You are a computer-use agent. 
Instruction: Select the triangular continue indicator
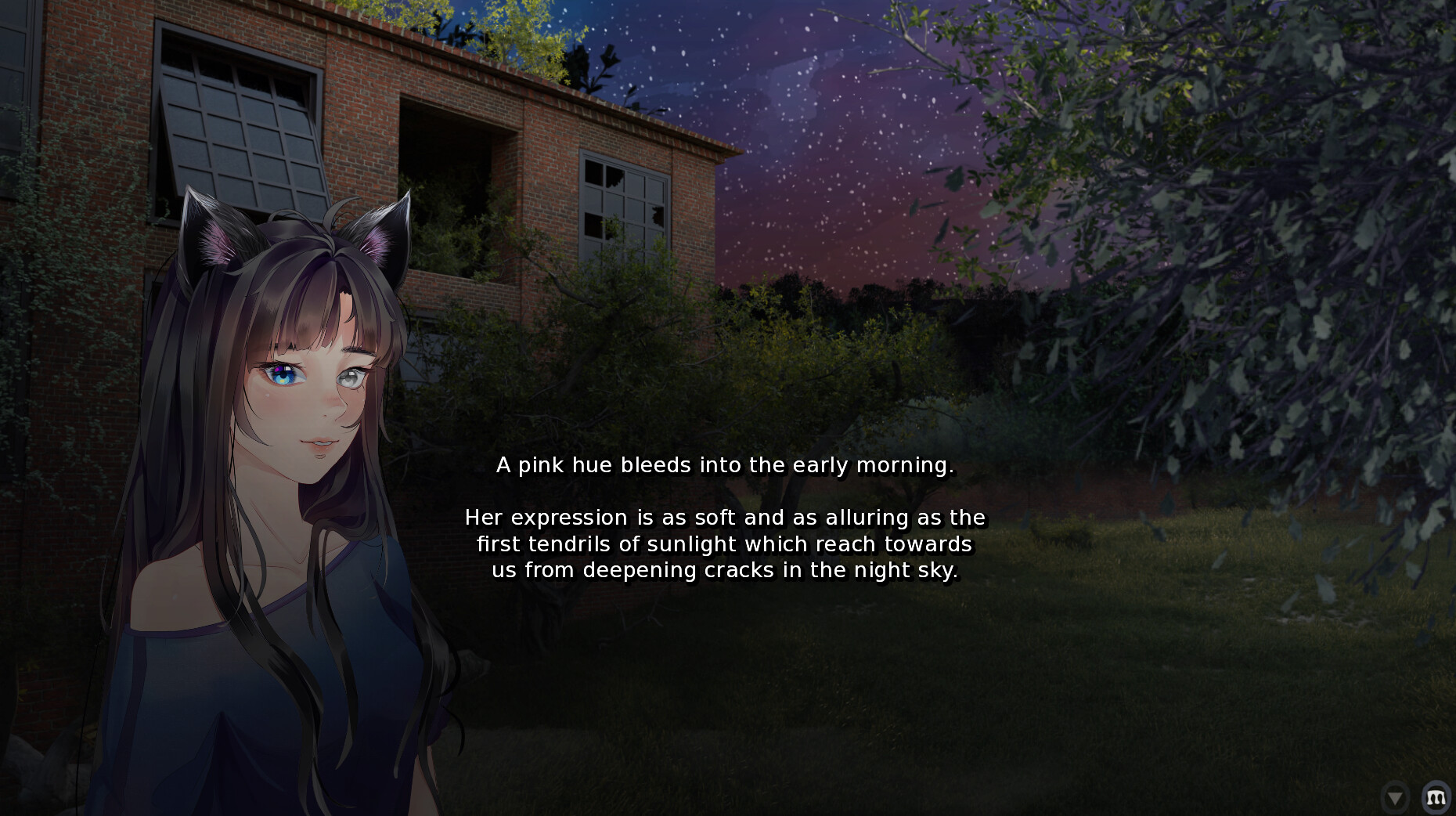pos(1396,797)
